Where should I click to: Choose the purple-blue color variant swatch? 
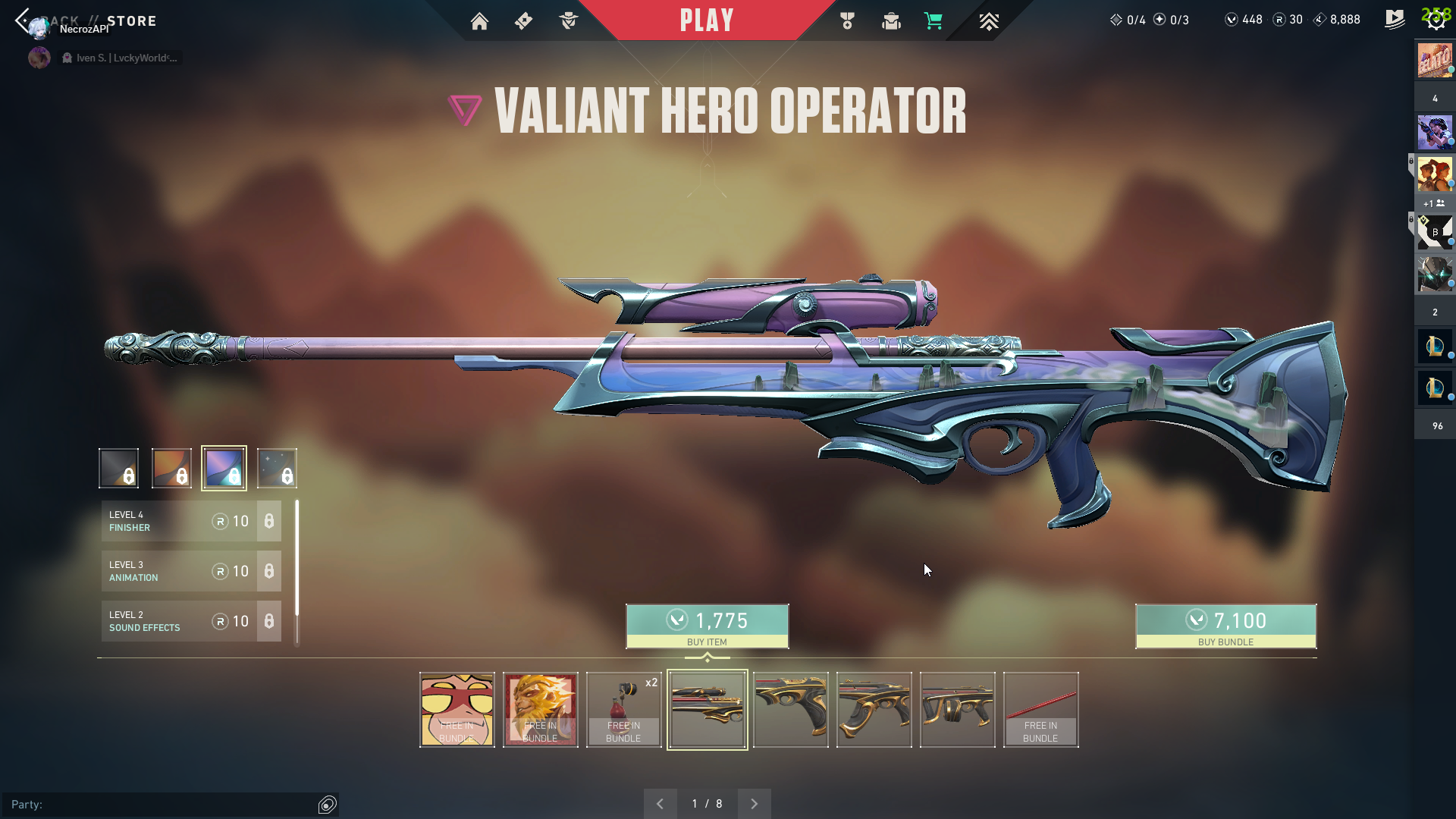(x=224, y=467)
